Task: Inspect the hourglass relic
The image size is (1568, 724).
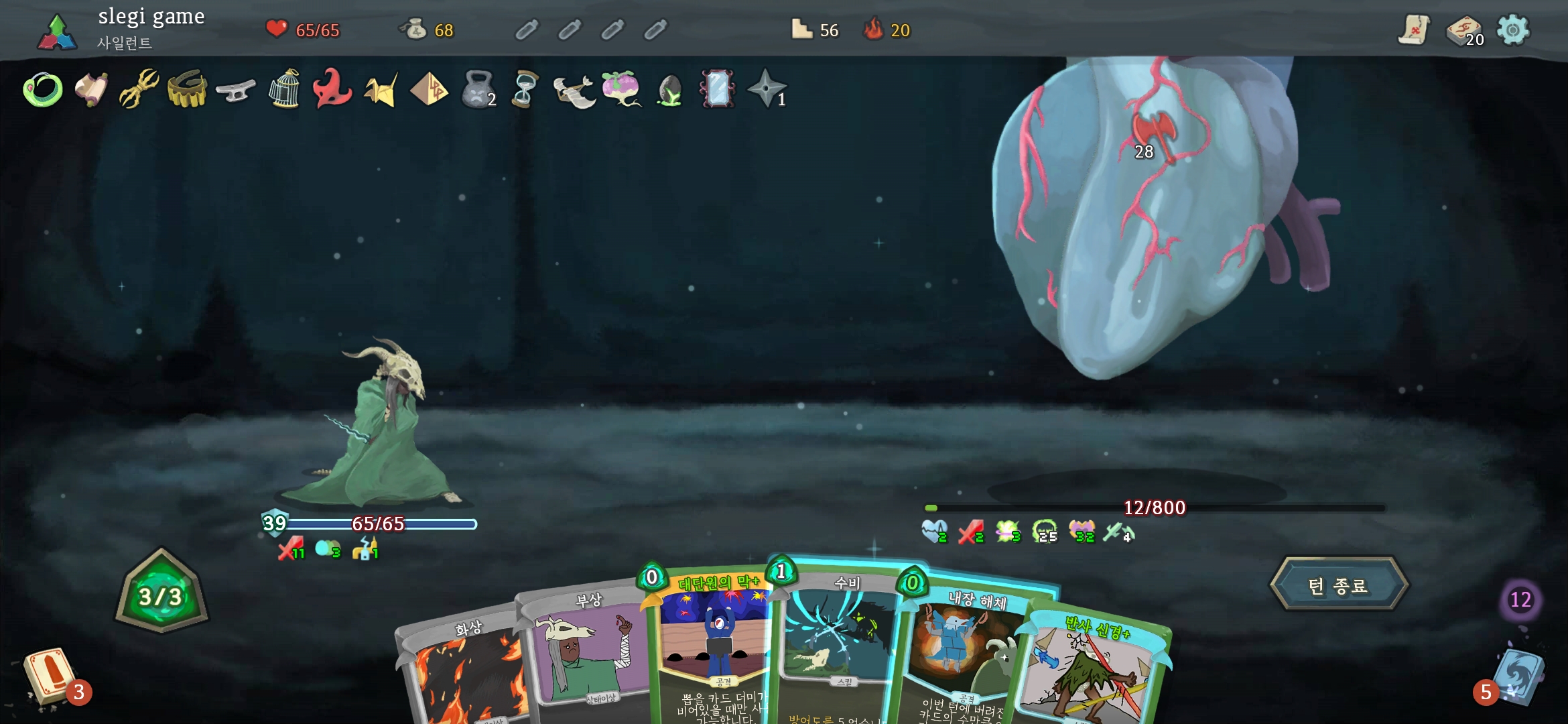Action: [525, 89]
